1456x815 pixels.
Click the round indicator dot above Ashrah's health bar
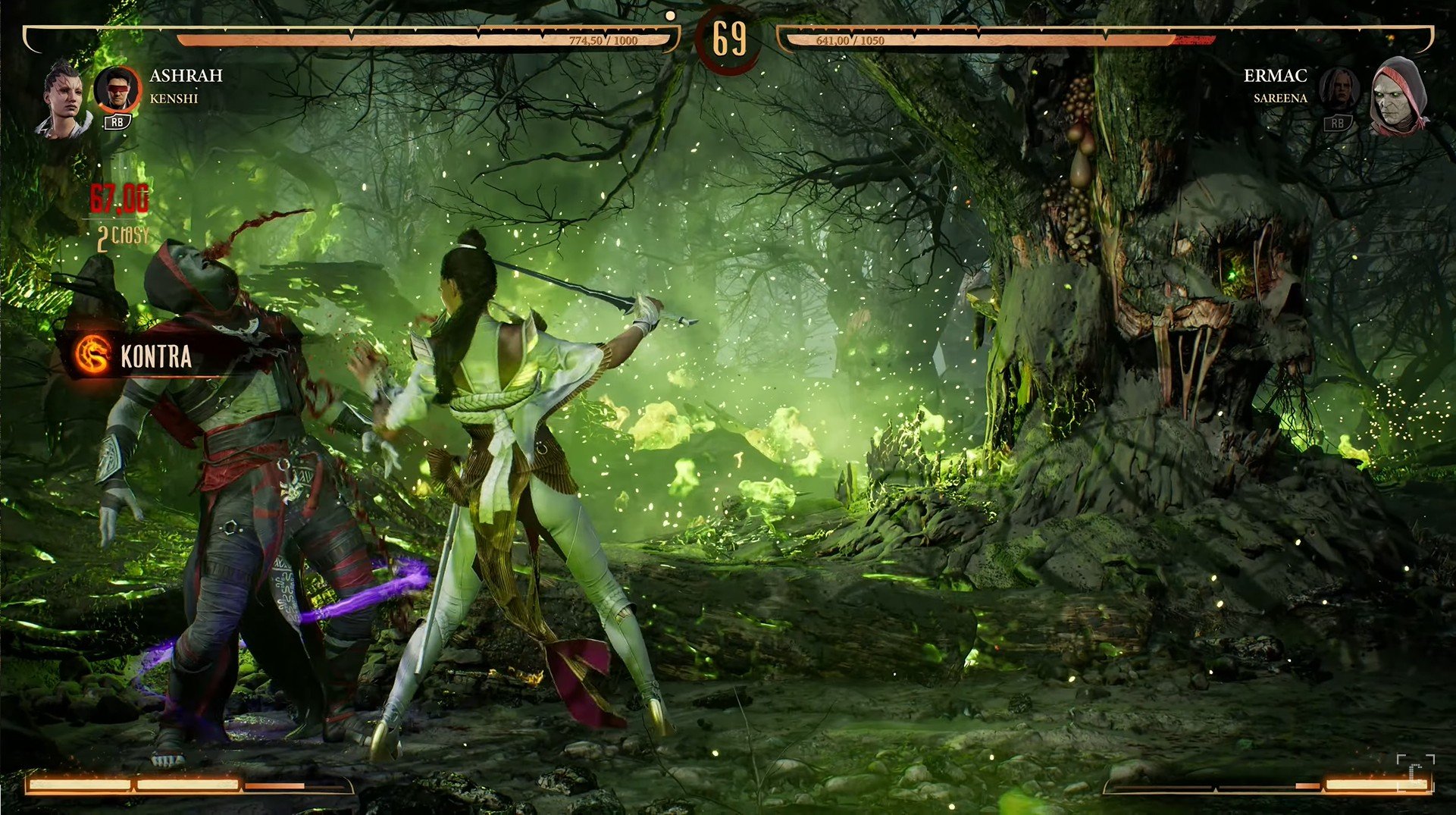pos(670,14)
